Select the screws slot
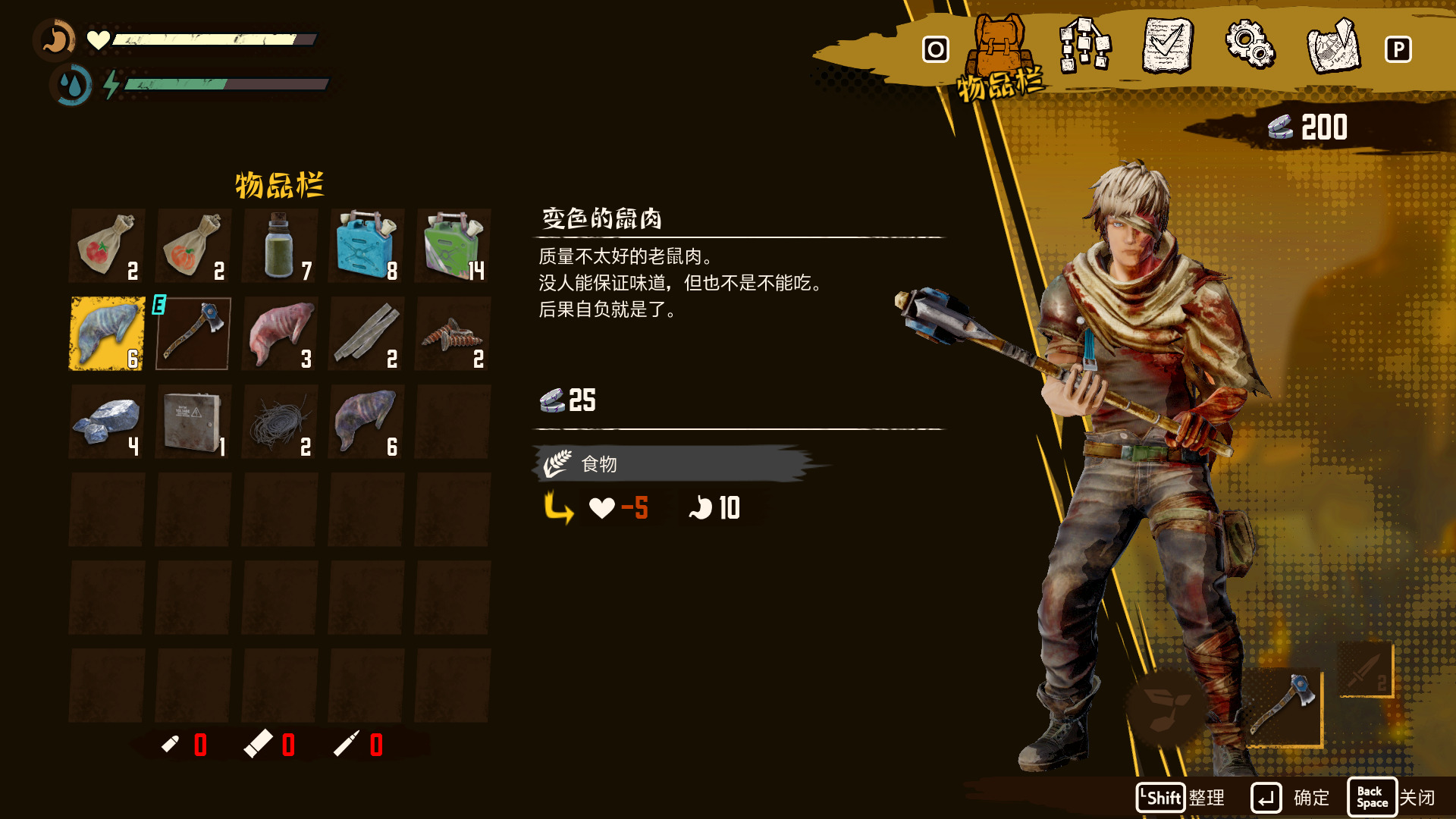 453,334
